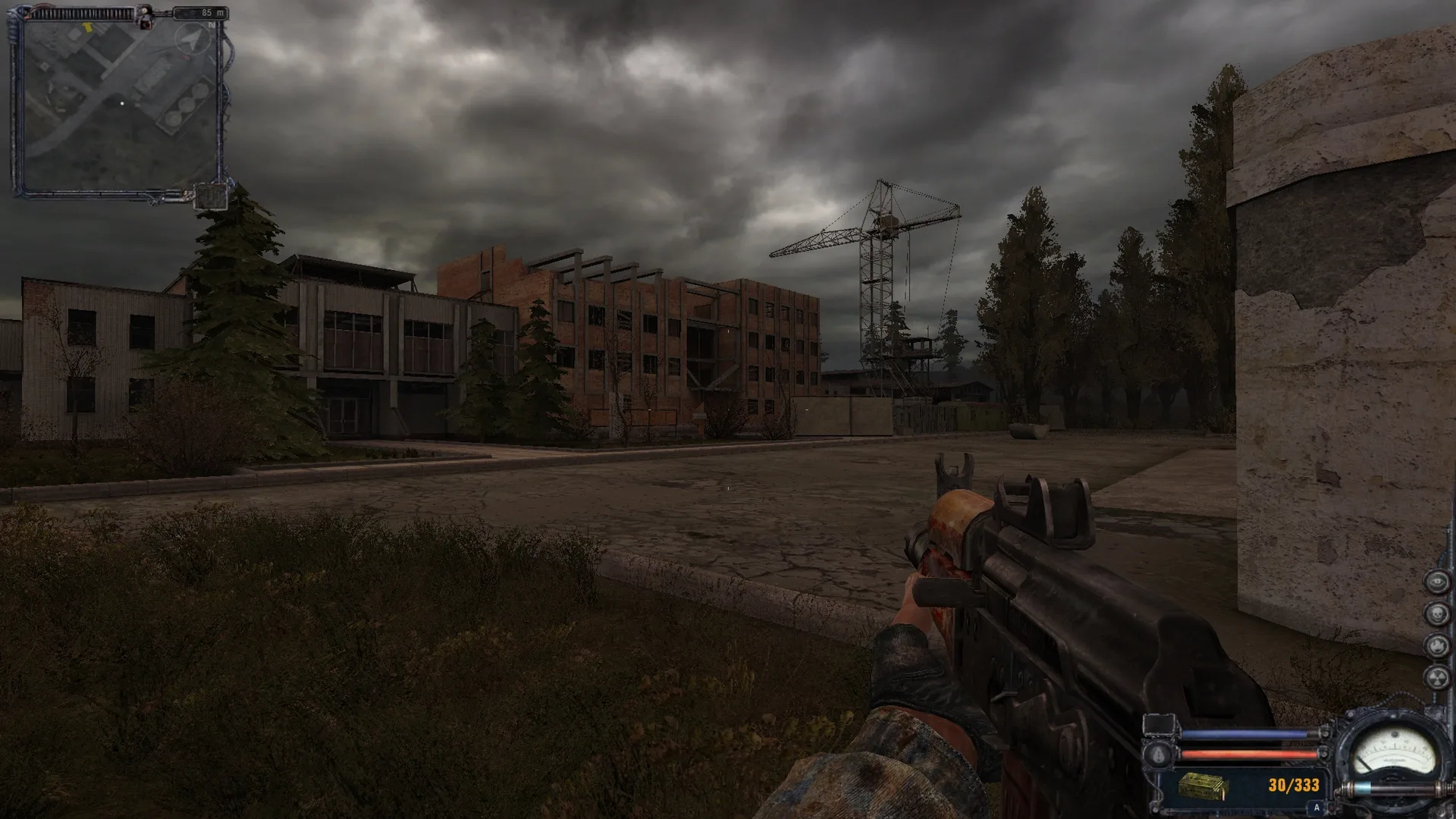Viewport: 1456px width, 819px height.
Task: Click the fire mode indicator showing A
Action: 1316,807
